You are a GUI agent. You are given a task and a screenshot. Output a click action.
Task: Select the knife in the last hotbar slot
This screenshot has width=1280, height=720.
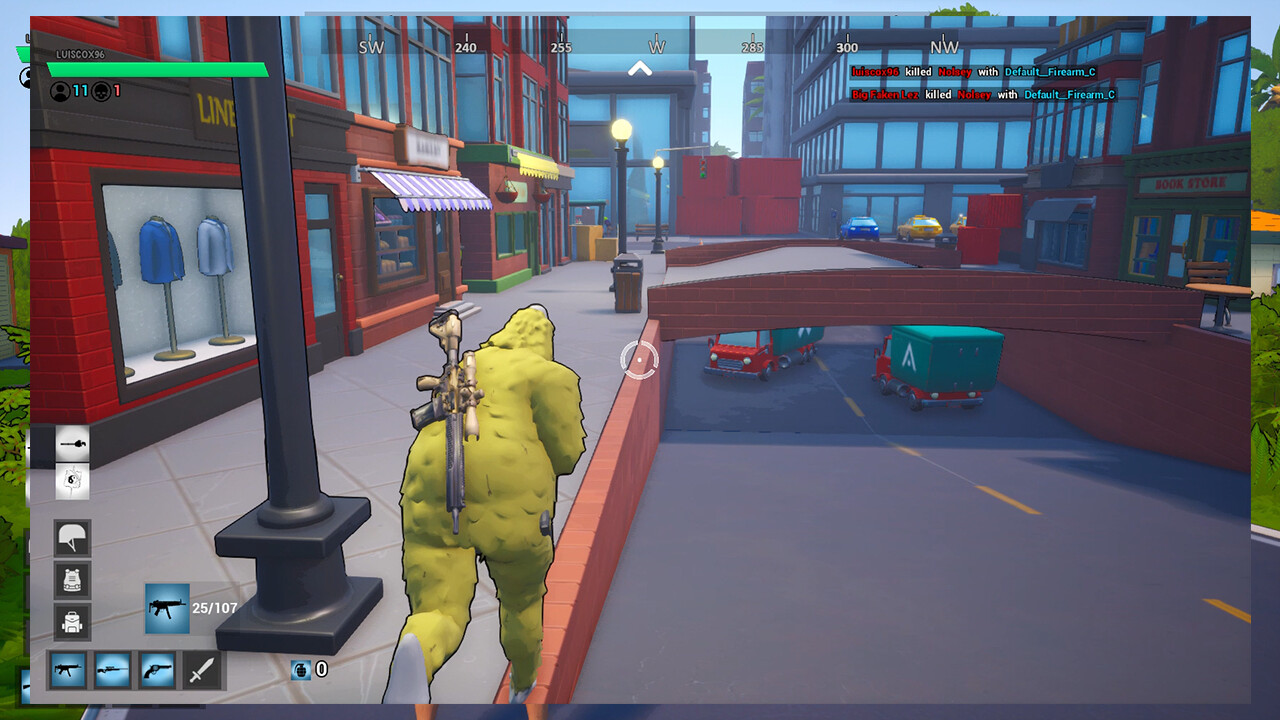pos(205,671)
